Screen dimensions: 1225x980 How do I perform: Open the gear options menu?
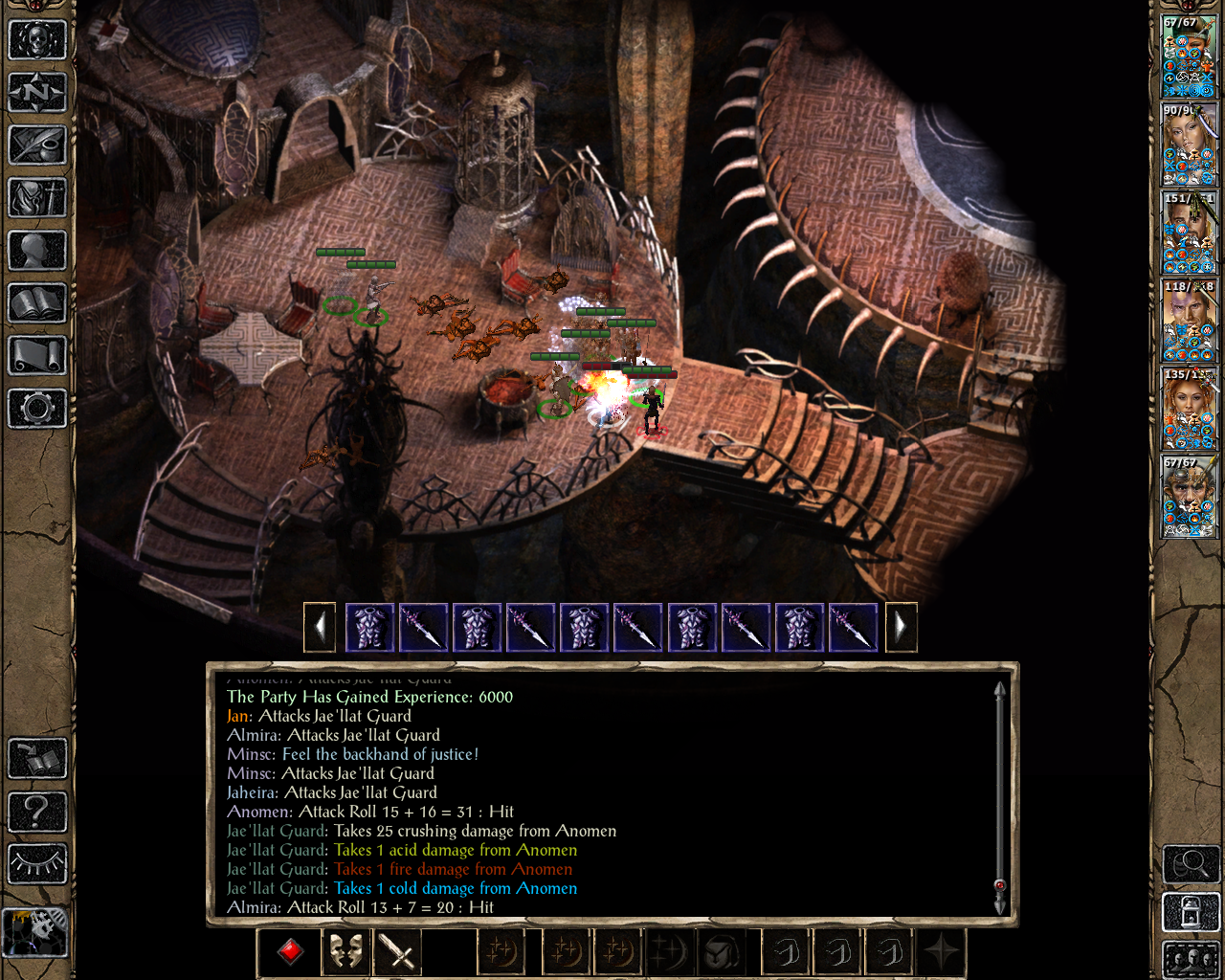[x=37, y=409]
